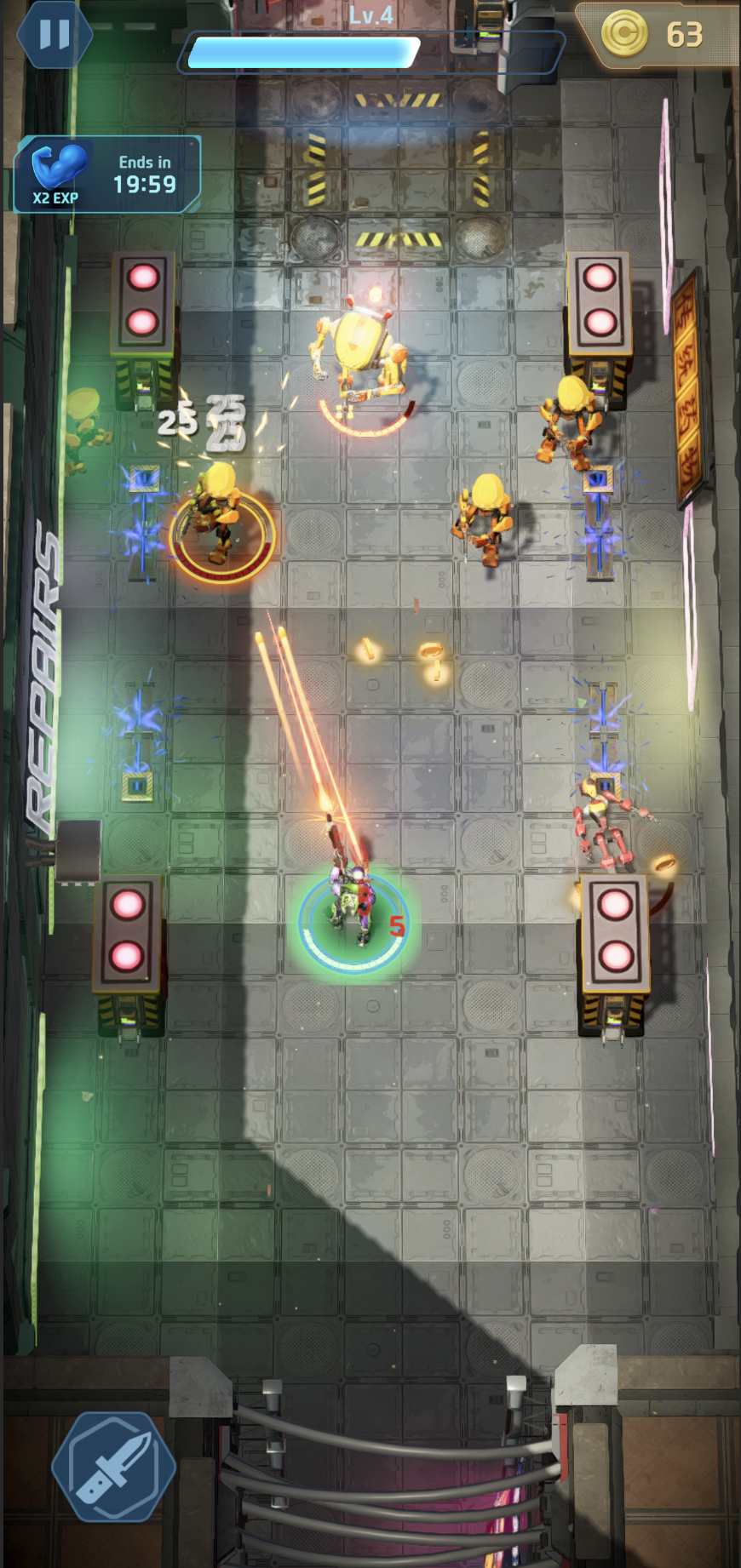Image resolution: width=741 pixels, height=1568 pixels.
Task: Activate the knife melee ability
Action: click(113, 1467)
